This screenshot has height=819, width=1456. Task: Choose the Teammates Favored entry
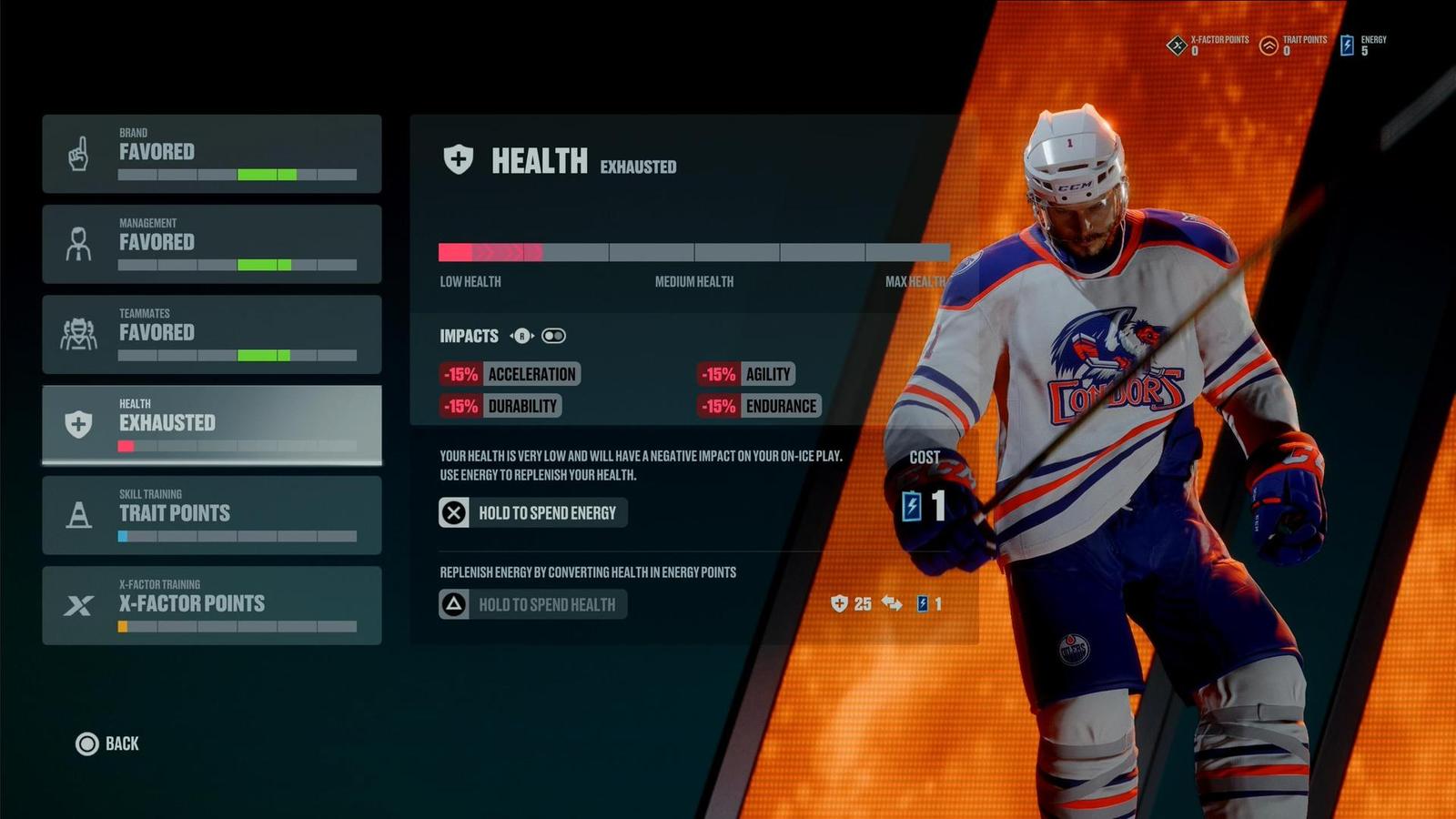coord(211,334)
